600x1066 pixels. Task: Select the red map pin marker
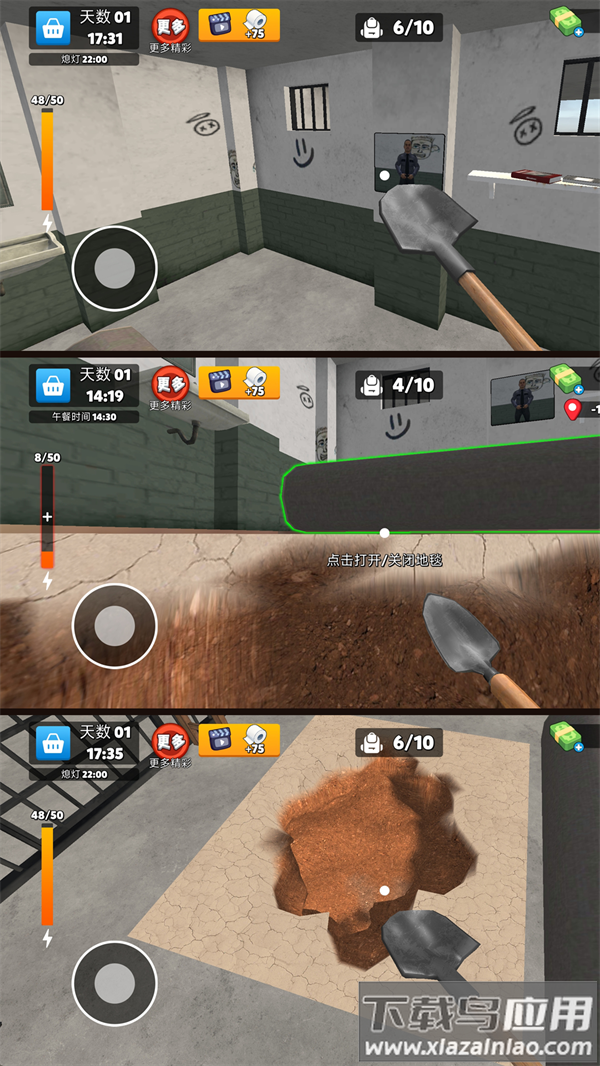pyautogui.click(x=572, y=409)
